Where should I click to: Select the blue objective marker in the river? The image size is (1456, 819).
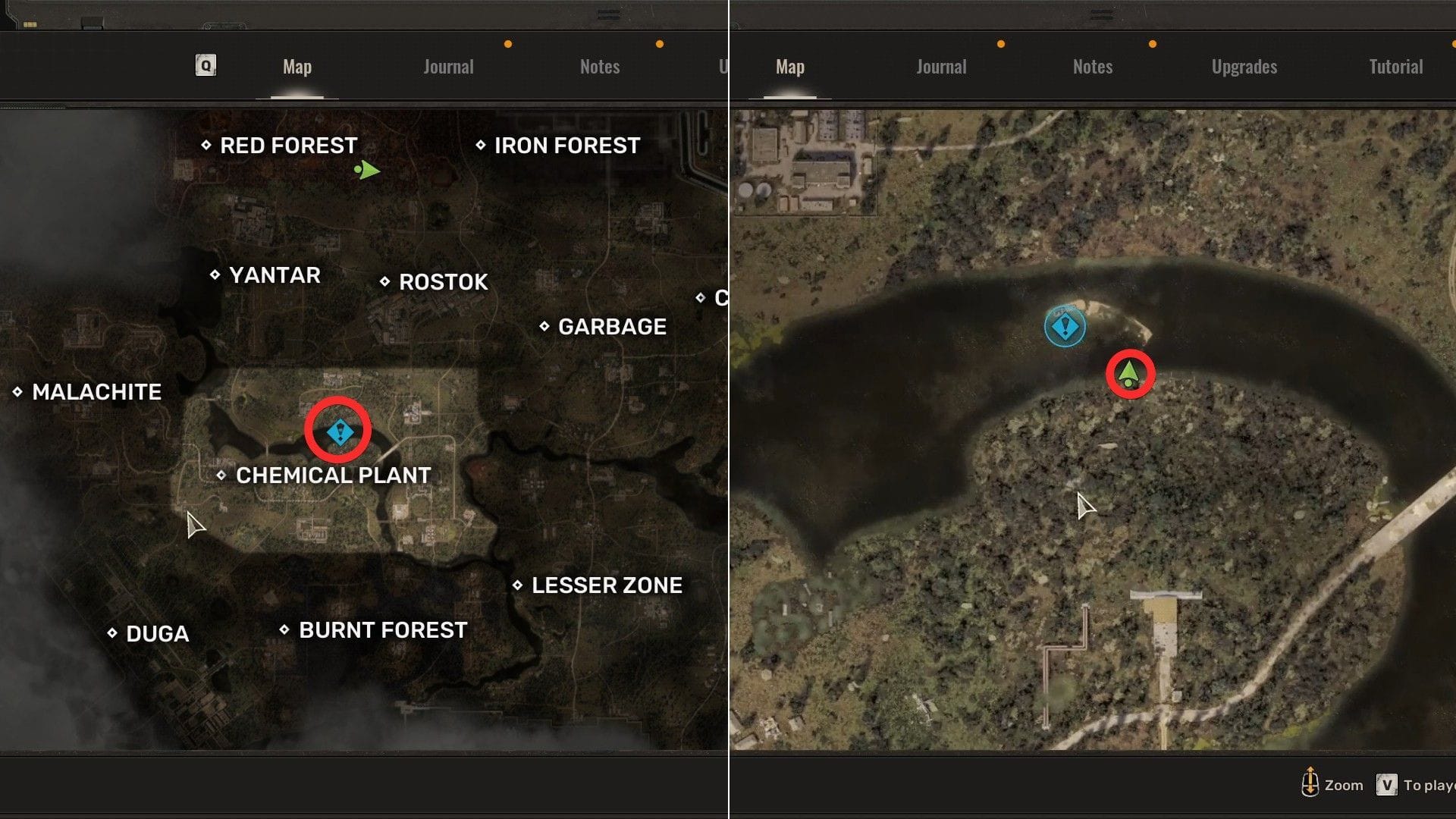(x=1063, y=328)
